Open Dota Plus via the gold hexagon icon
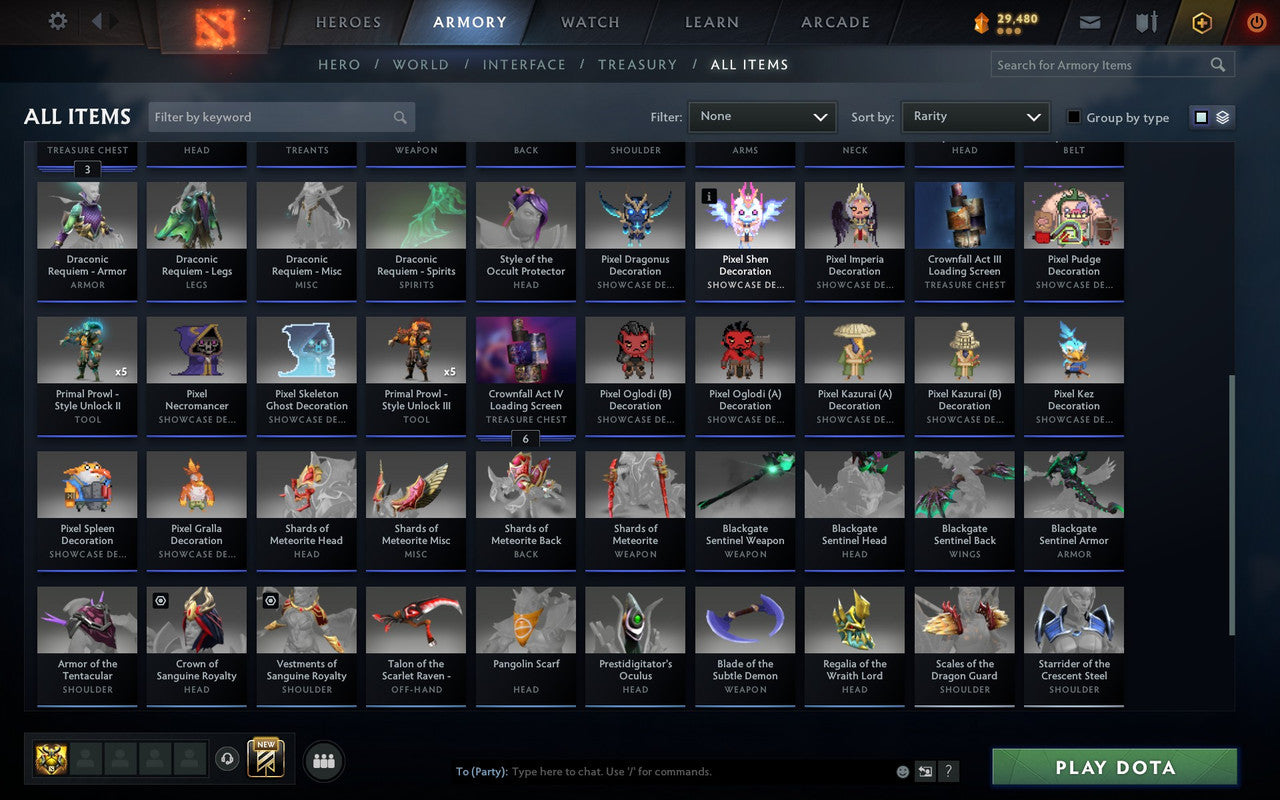The width and height of the screenshot is (1280, 800). point(1201,22)
